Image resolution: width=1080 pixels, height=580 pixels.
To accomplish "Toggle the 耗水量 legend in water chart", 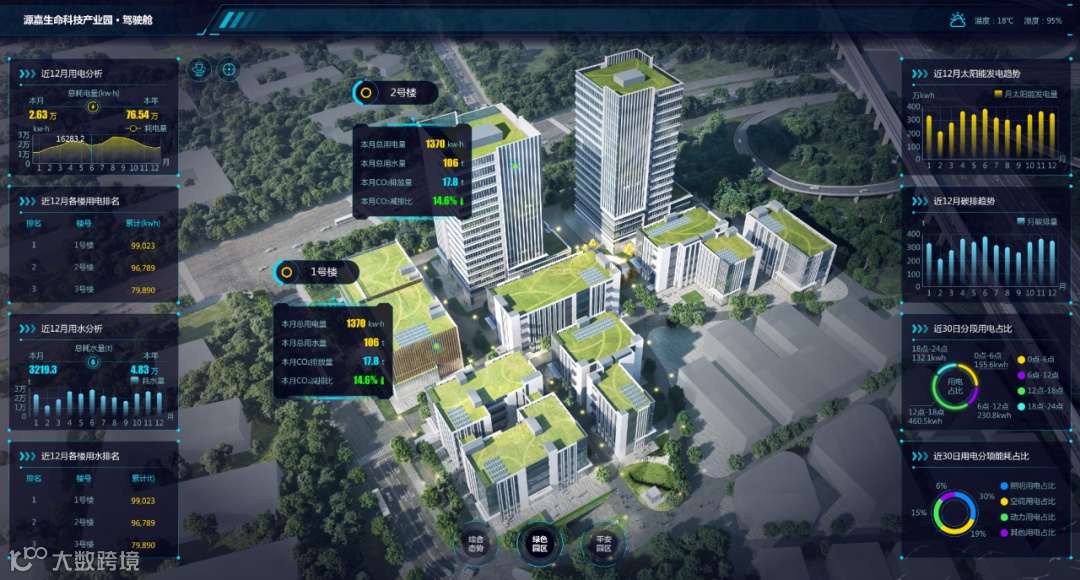I will tap(149, 381).
